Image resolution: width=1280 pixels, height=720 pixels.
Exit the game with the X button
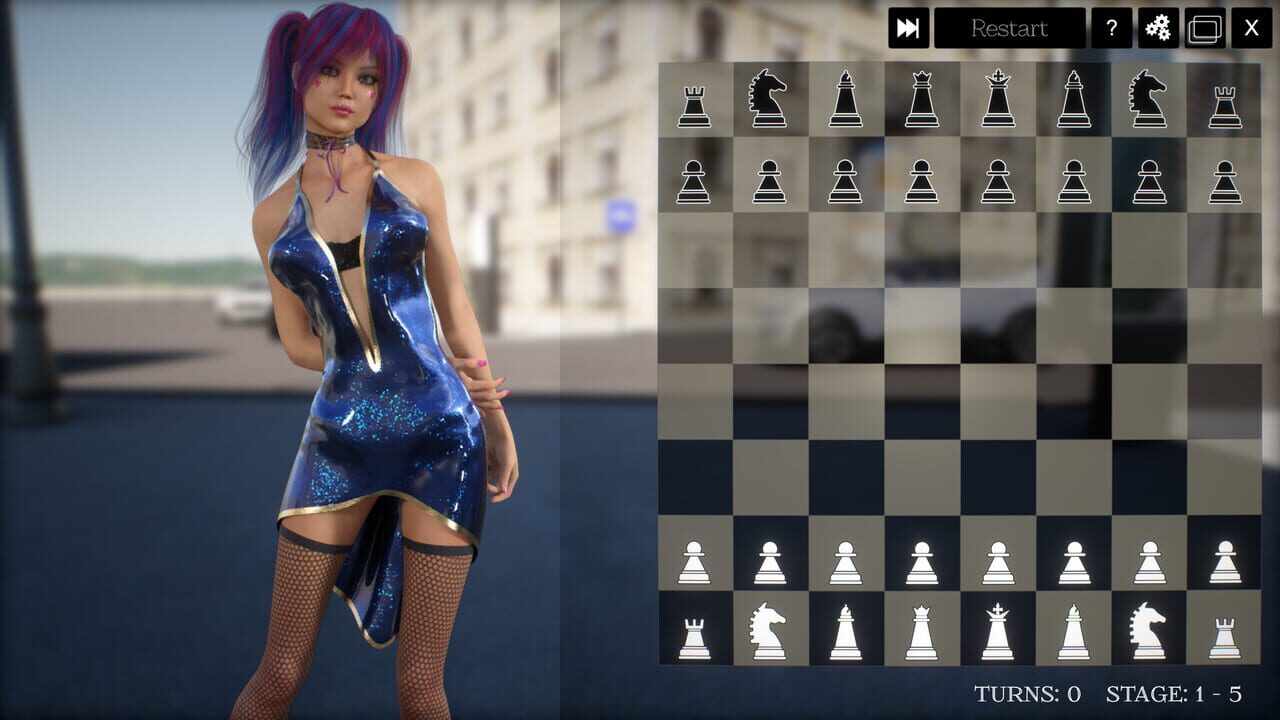pos(1249,28)
